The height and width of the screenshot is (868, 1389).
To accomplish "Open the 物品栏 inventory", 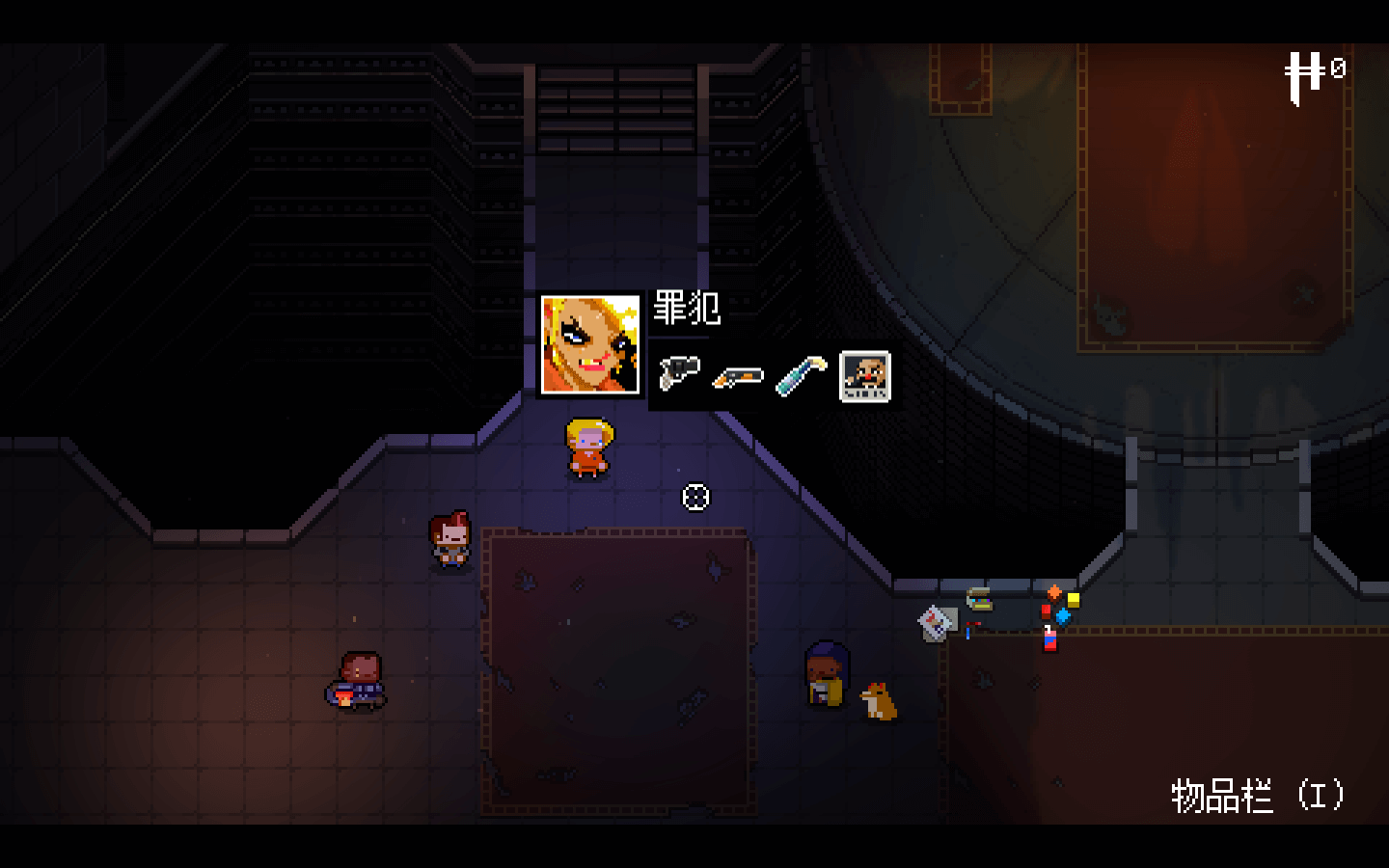I will 1257,797.
